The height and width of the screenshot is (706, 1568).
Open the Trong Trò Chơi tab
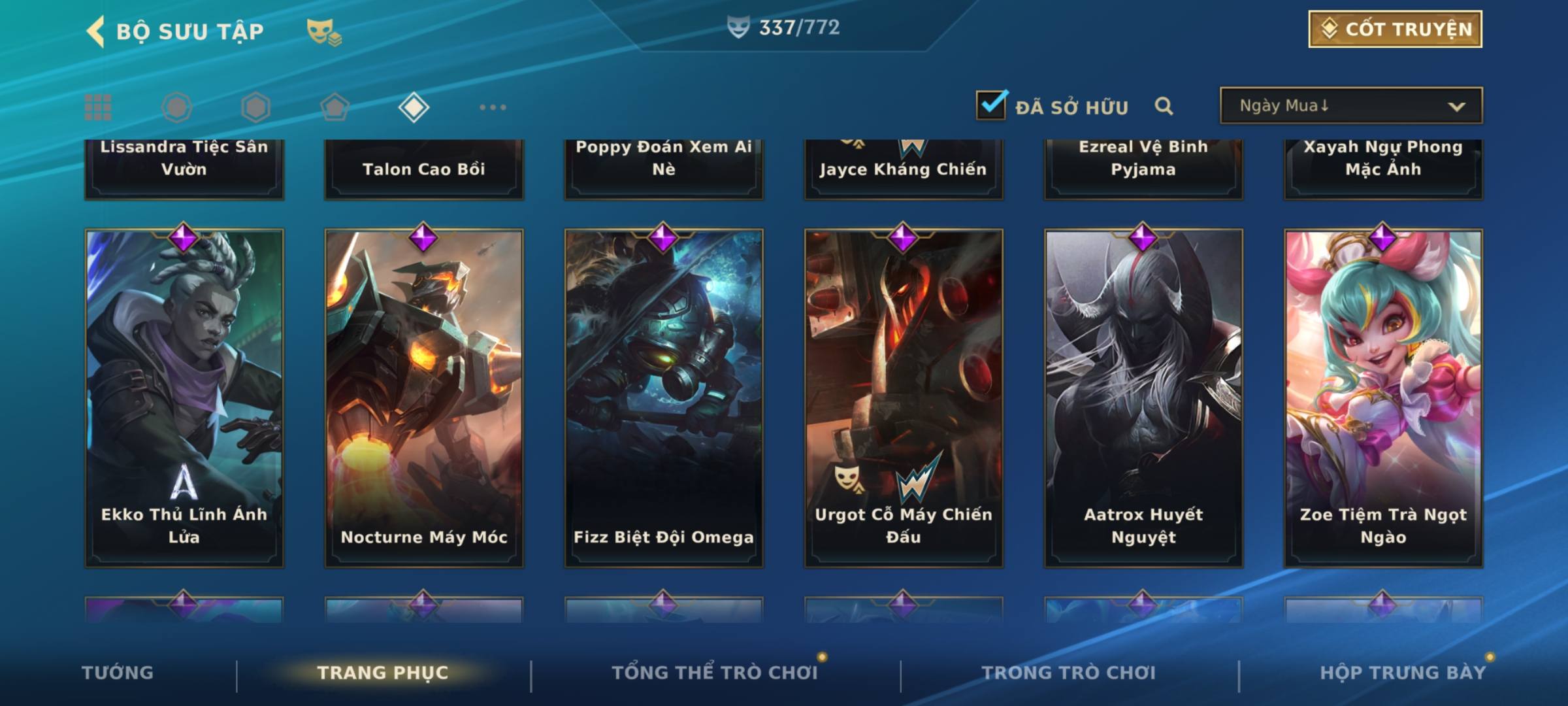1069,673
